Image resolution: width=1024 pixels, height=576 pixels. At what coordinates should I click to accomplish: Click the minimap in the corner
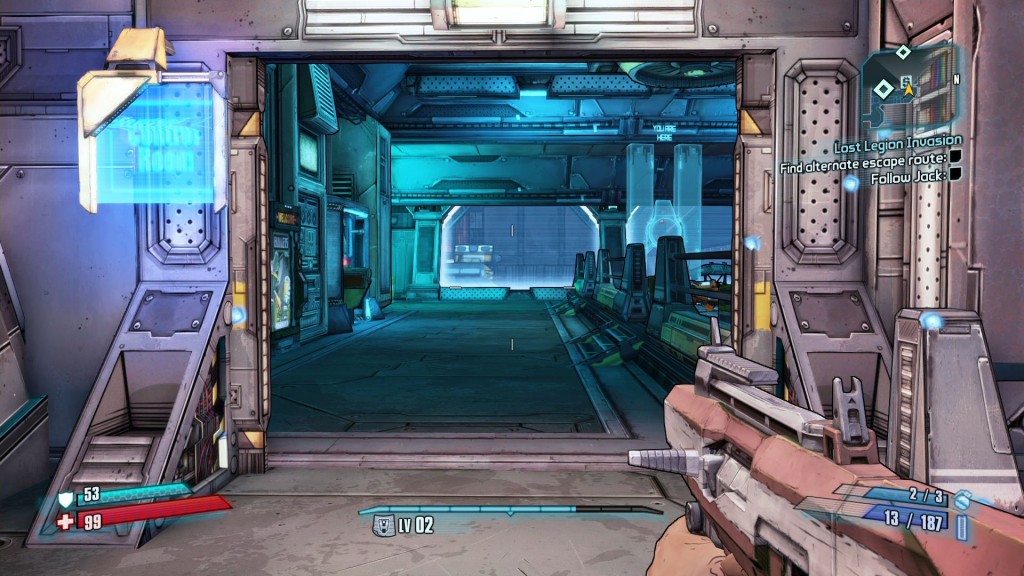point(911,88)
